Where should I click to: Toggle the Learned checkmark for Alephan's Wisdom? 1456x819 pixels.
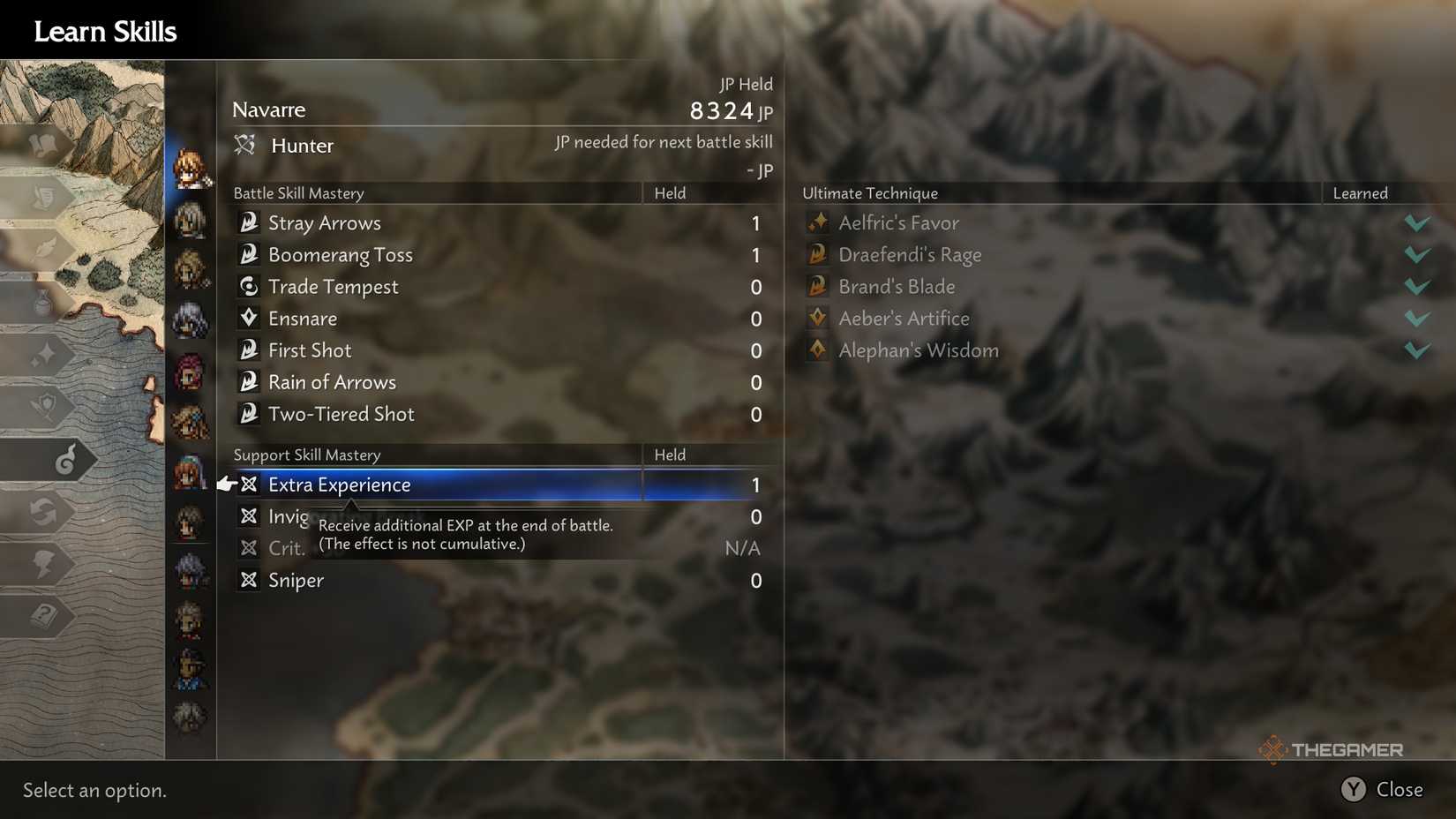(x=1416, y=349)
